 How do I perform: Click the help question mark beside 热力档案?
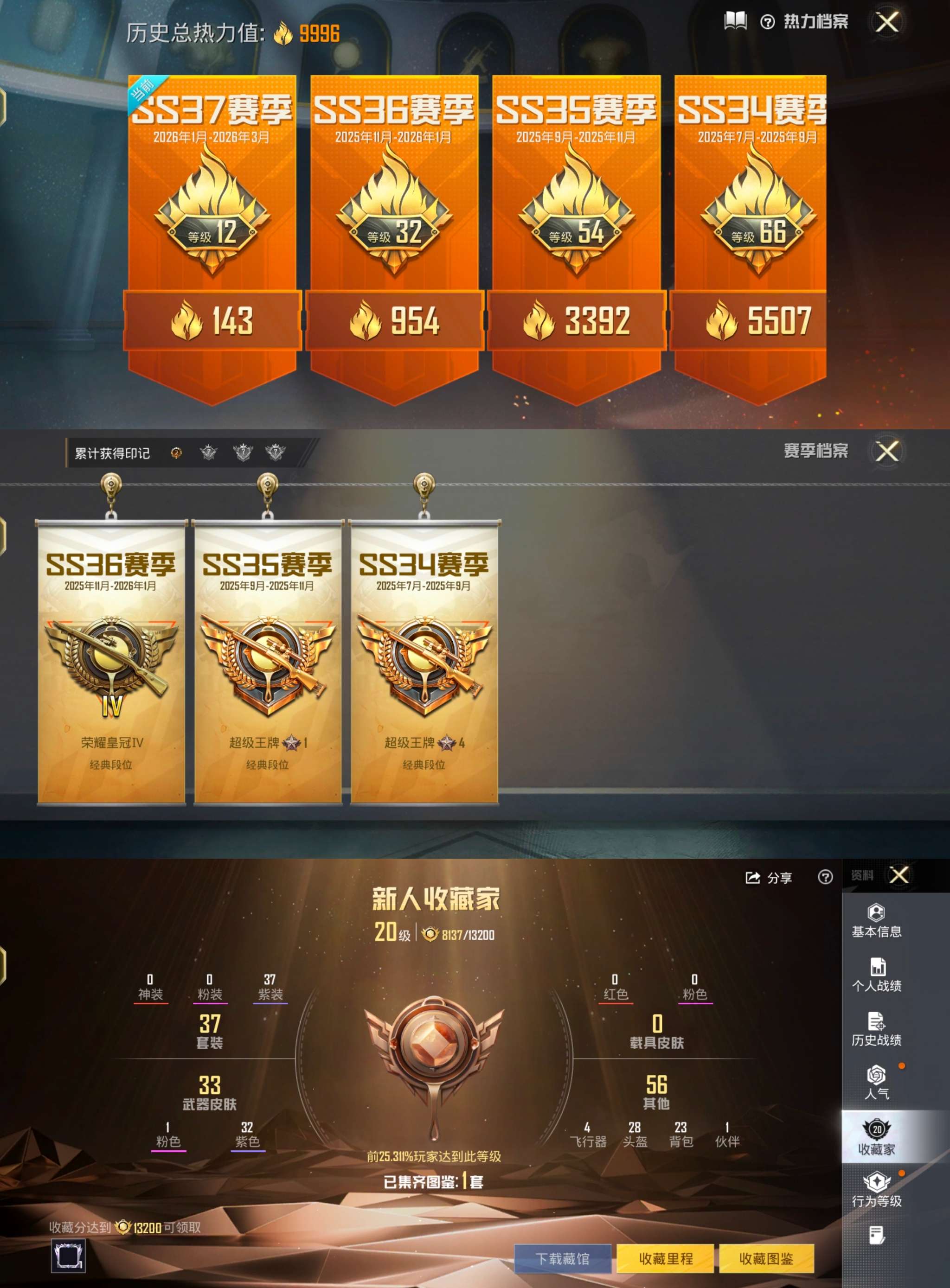point(768,22)
